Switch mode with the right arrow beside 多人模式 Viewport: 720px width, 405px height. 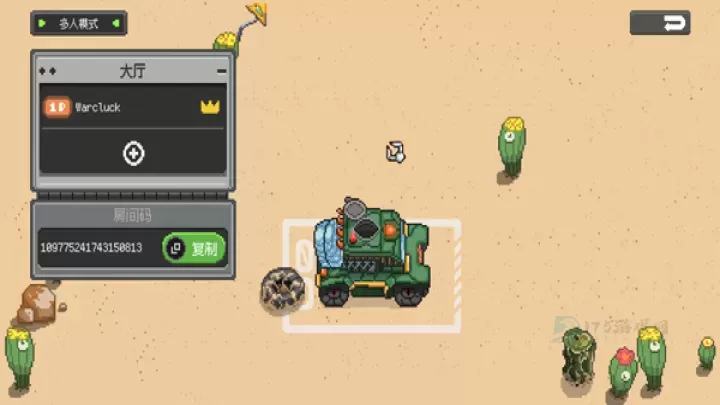tap(116, 22)
